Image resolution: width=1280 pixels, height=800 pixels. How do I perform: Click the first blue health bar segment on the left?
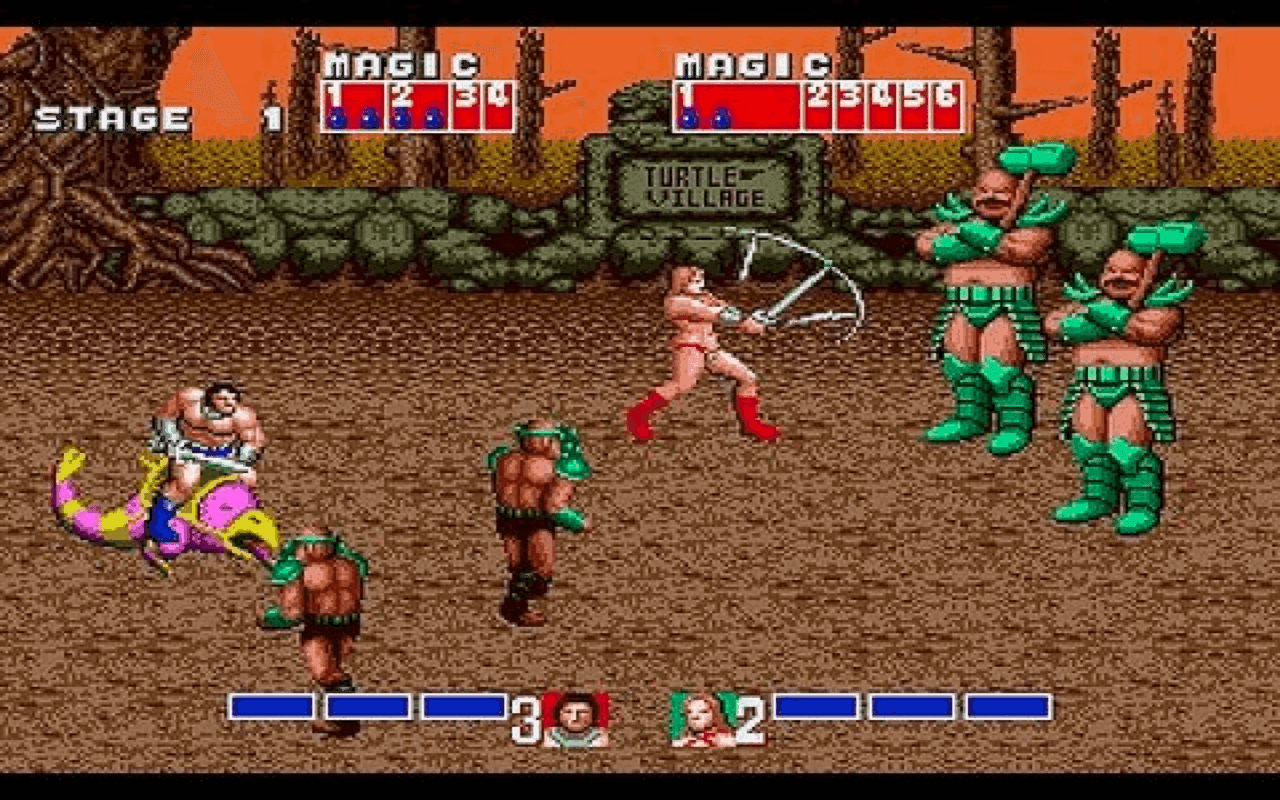pos(272,705)
